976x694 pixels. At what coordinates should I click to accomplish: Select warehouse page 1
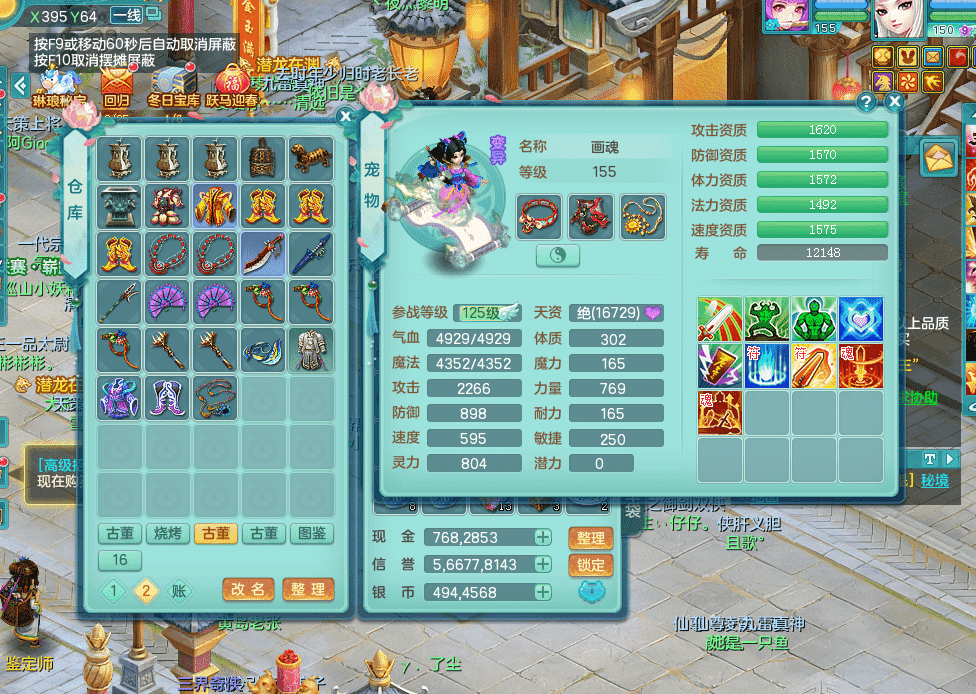coord(113,590)
